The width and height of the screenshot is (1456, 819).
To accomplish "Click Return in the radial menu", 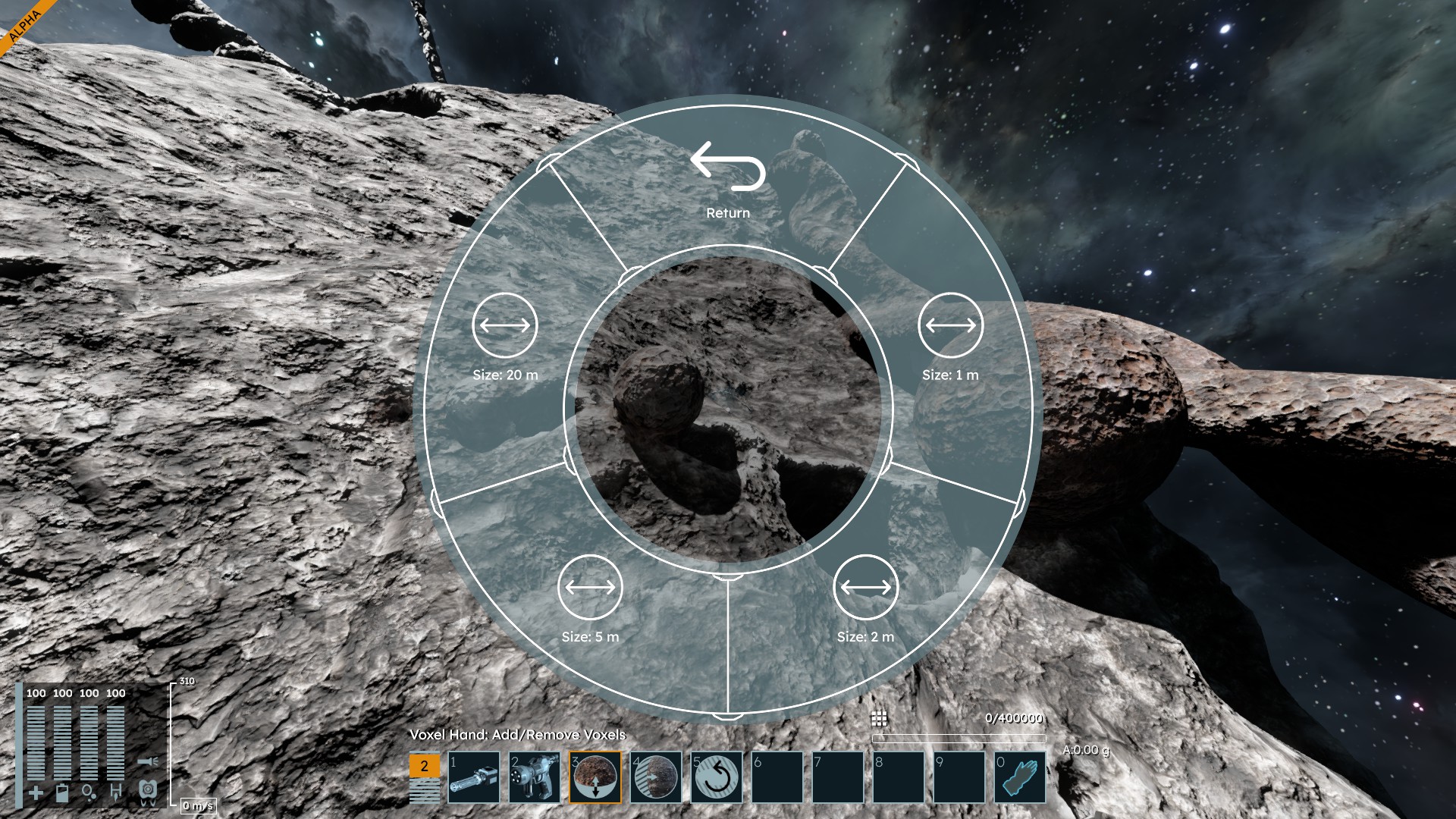I will click(728, 178).
